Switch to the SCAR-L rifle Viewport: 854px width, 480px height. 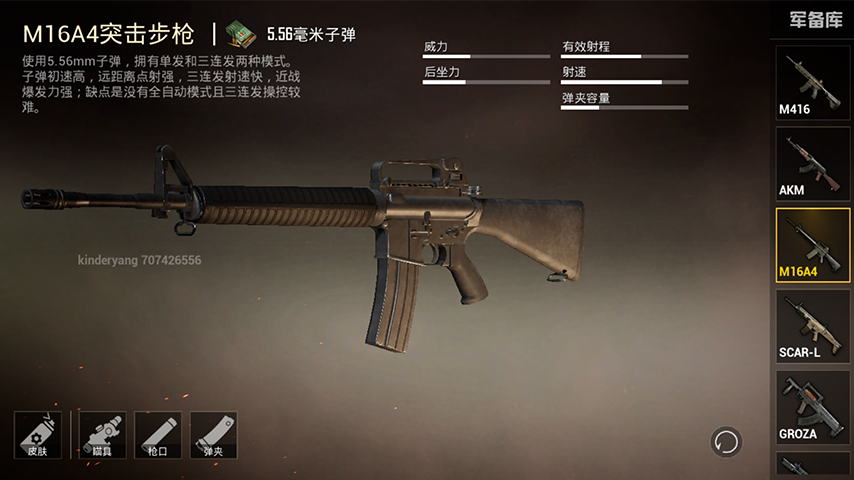click(x=813, y=327)
